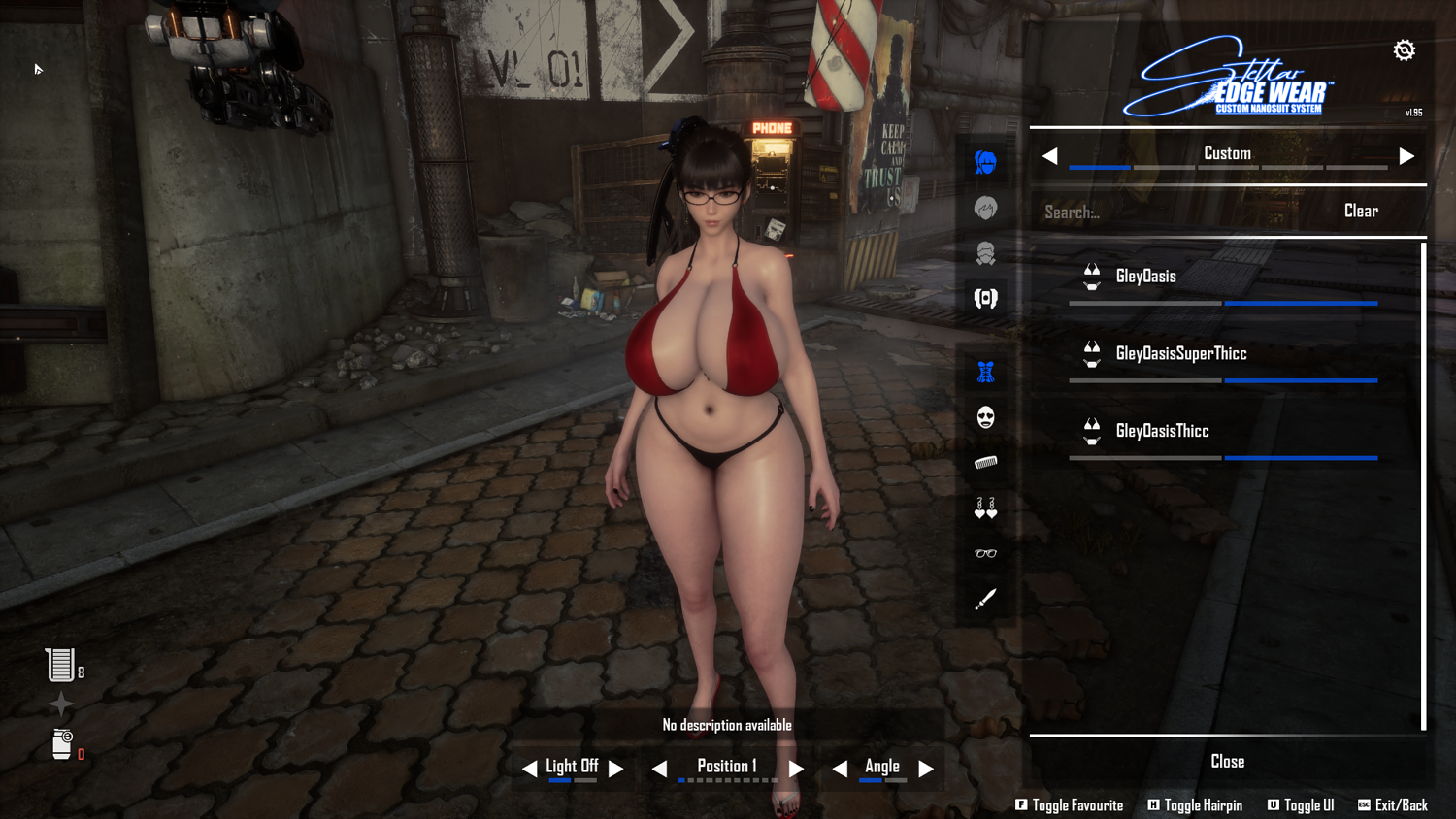This screenshot has height=819, width=1456.
Task: Clear the search text
Action: (1361, 212)
